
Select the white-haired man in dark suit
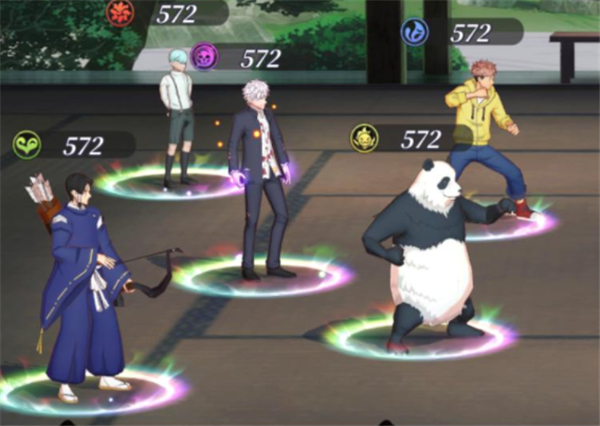(x=260, y=180)
